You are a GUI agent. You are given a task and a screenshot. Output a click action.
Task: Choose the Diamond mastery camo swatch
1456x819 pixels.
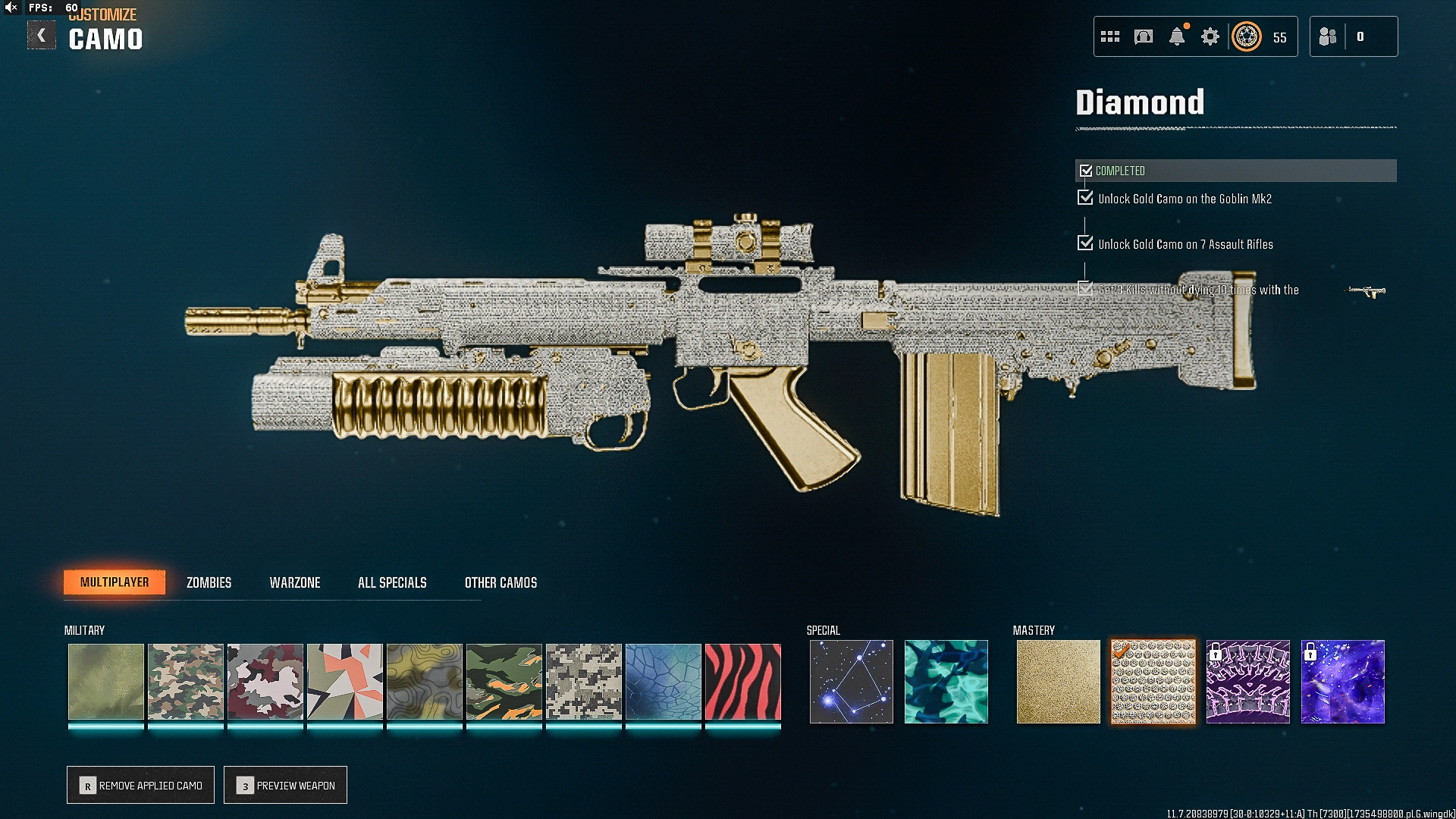point(1153,681)
